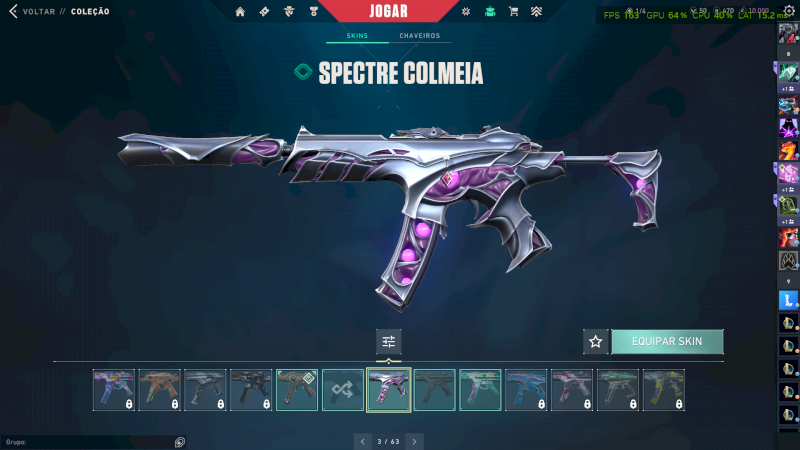Select the dark default Spectre skin thumbnail
The height and width of the screenshot is (450, 800).
pos(435,390)
